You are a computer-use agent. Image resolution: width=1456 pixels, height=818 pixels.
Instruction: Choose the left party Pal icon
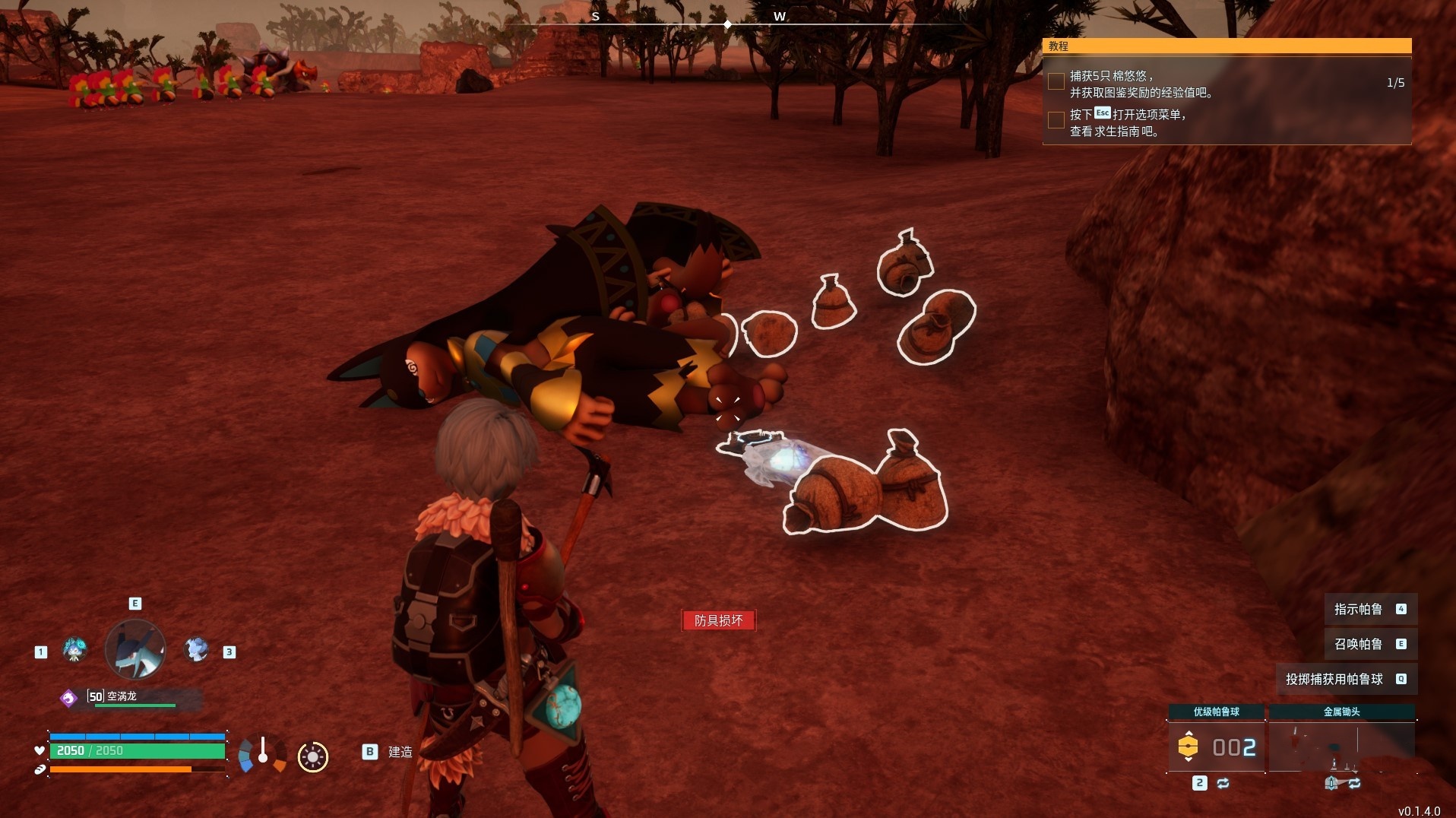coord(74,650)
